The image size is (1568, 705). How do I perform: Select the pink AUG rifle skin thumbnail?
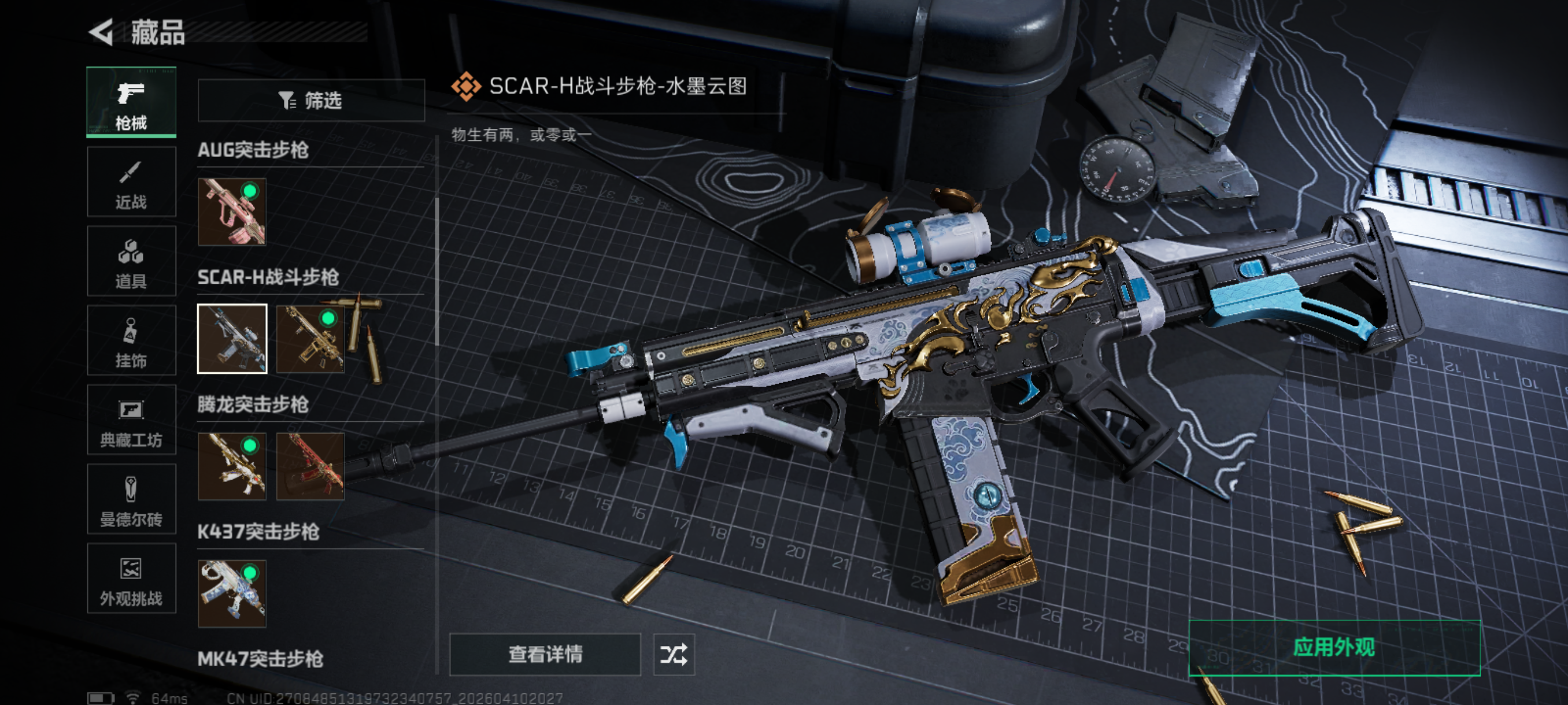pos(232,211)
